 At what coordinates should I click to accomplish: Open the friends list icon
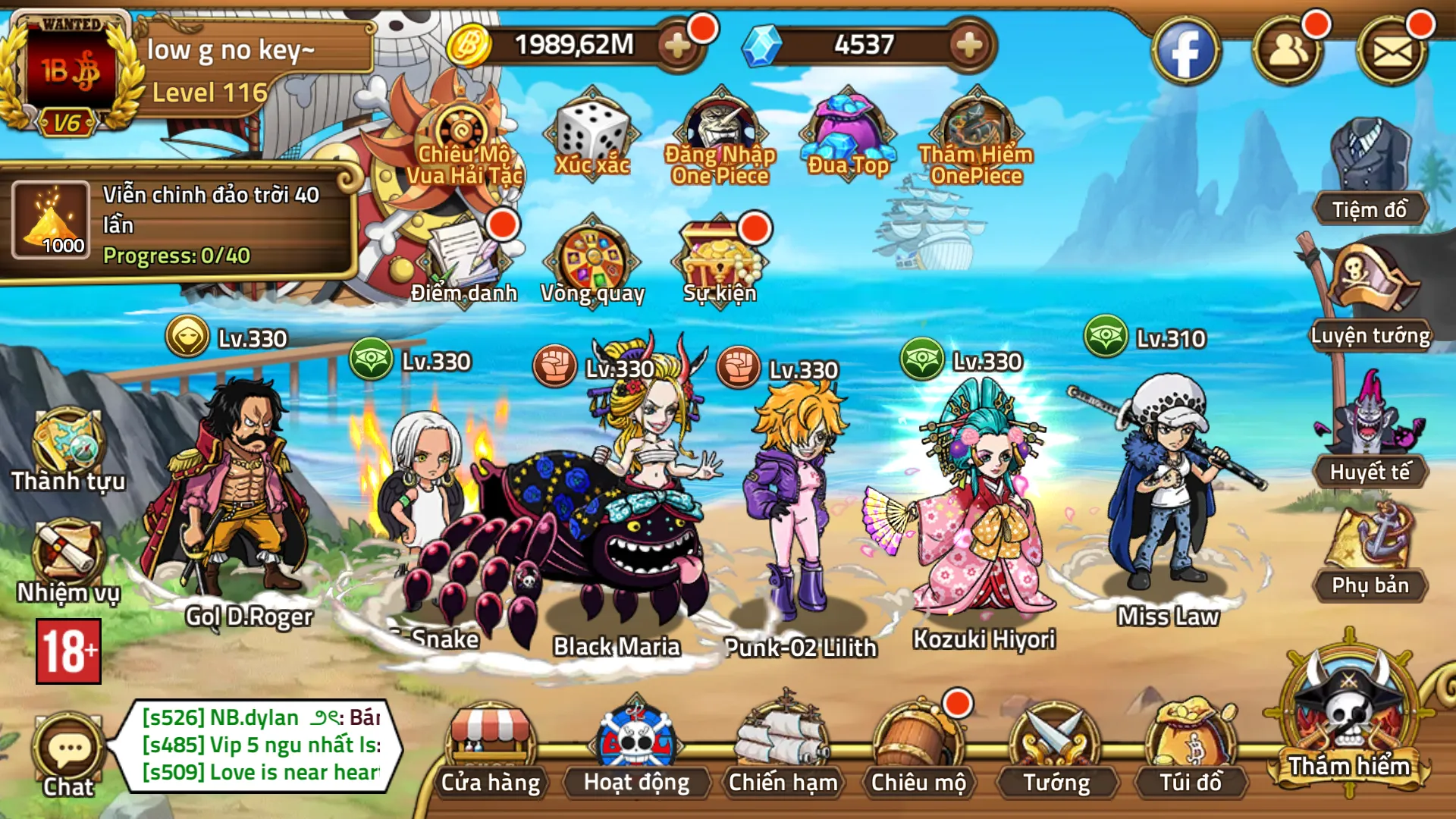point(1288,52)
